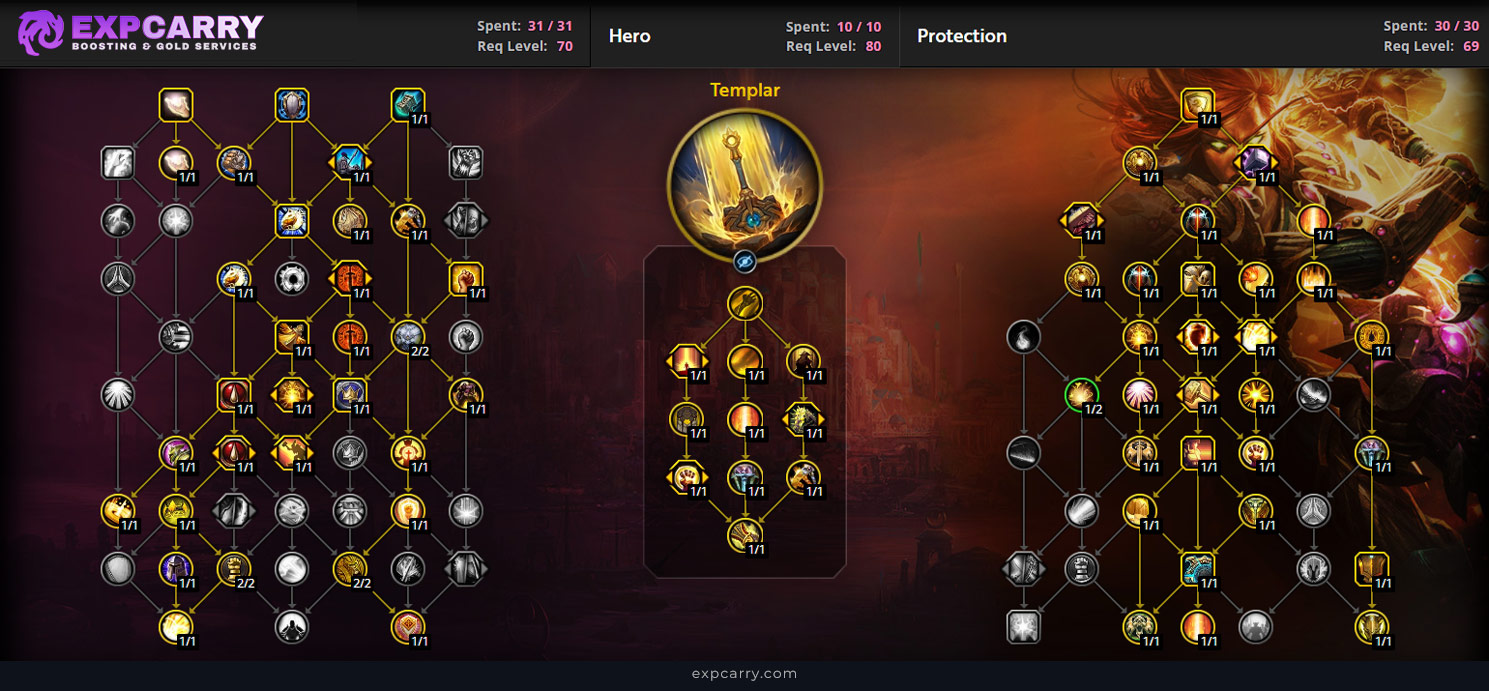The height and width of the screenshot is (691, 1489).
Task: Toggle the eye icon under the Templar emblem
Action: (744, 262)
